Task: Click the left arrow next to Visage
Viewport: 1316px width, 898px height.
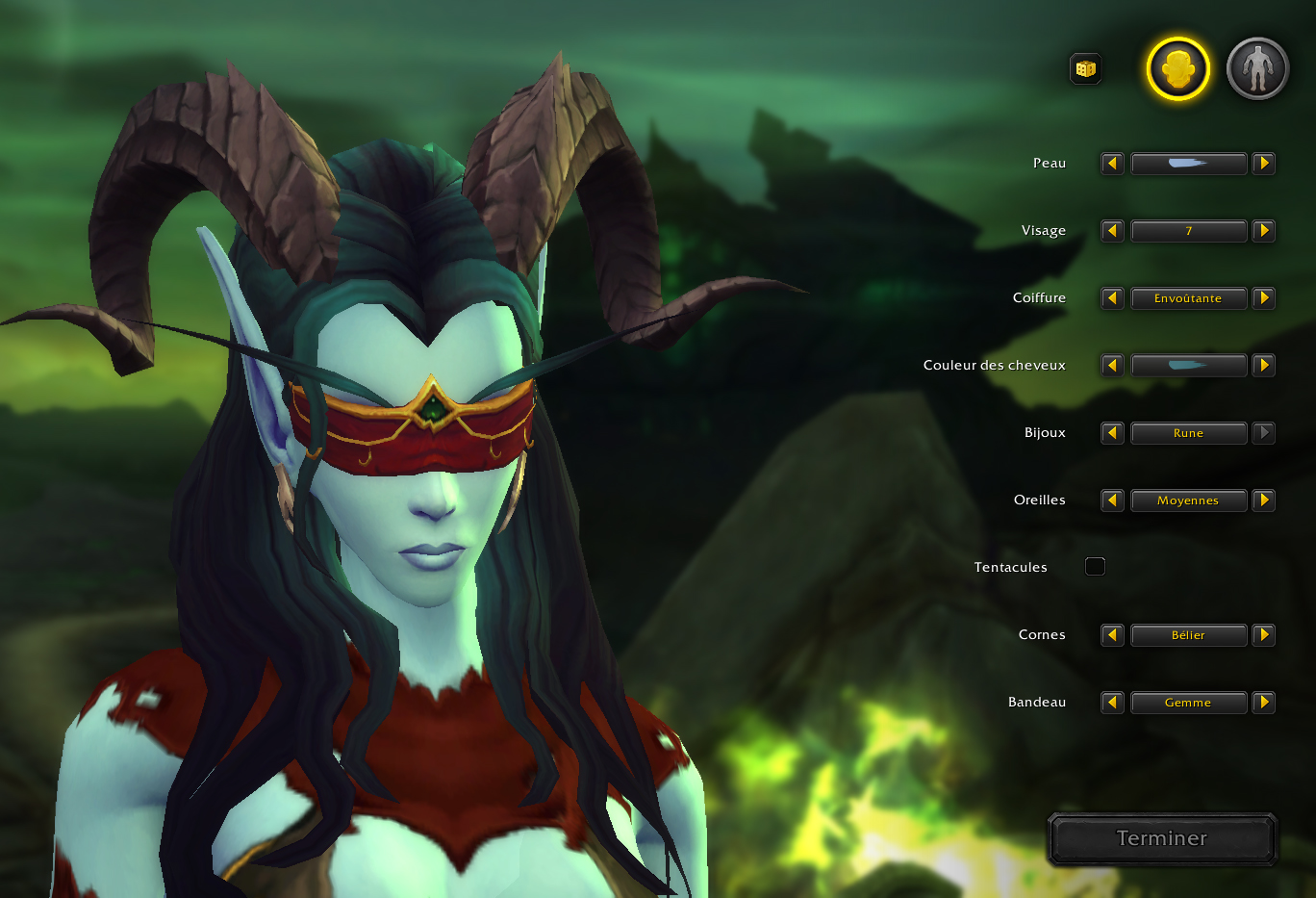Action: pos(1112,230)
